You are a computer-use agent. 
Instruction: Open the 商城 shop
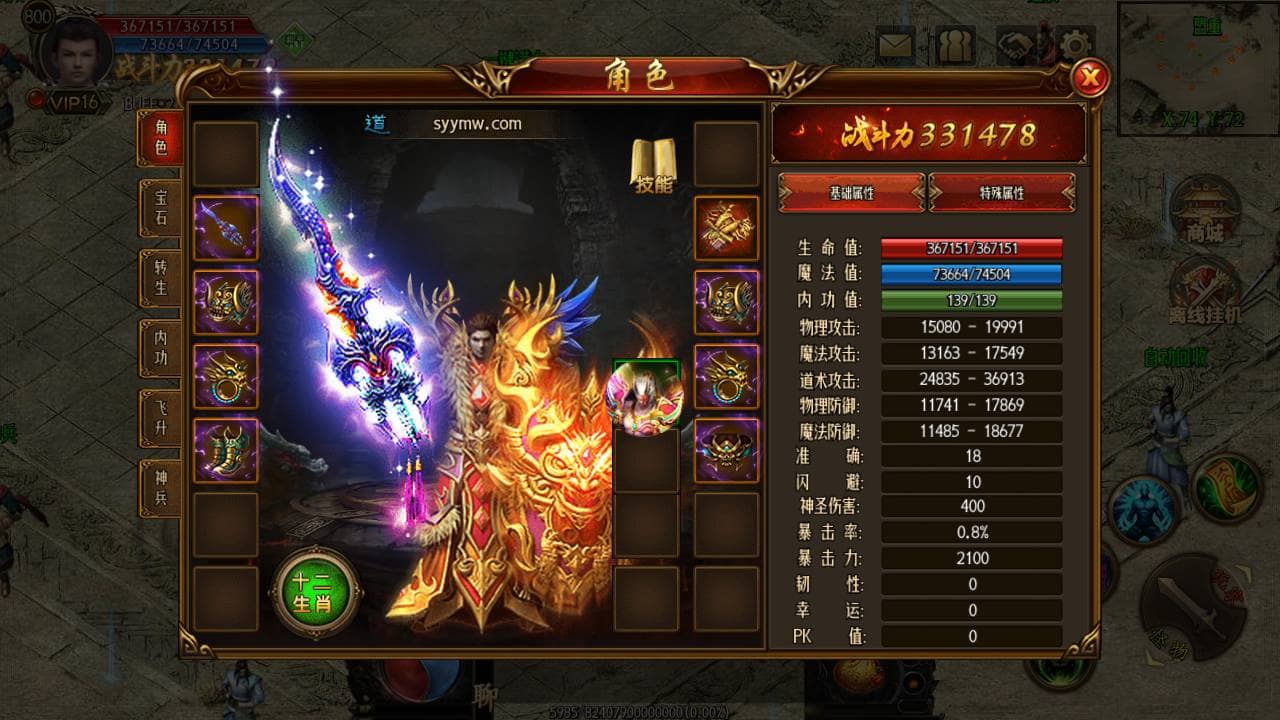point(1204,210)
